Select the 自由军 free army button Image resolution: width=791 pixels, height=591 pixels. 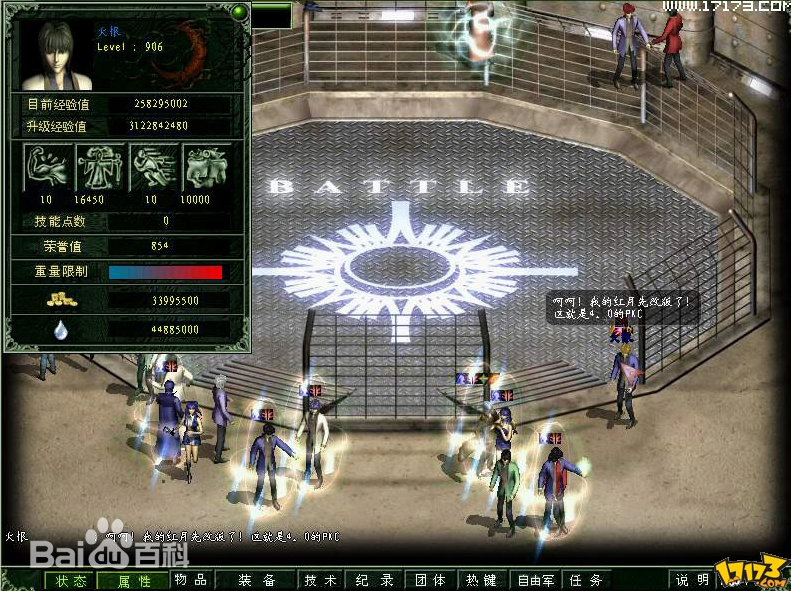535,580
